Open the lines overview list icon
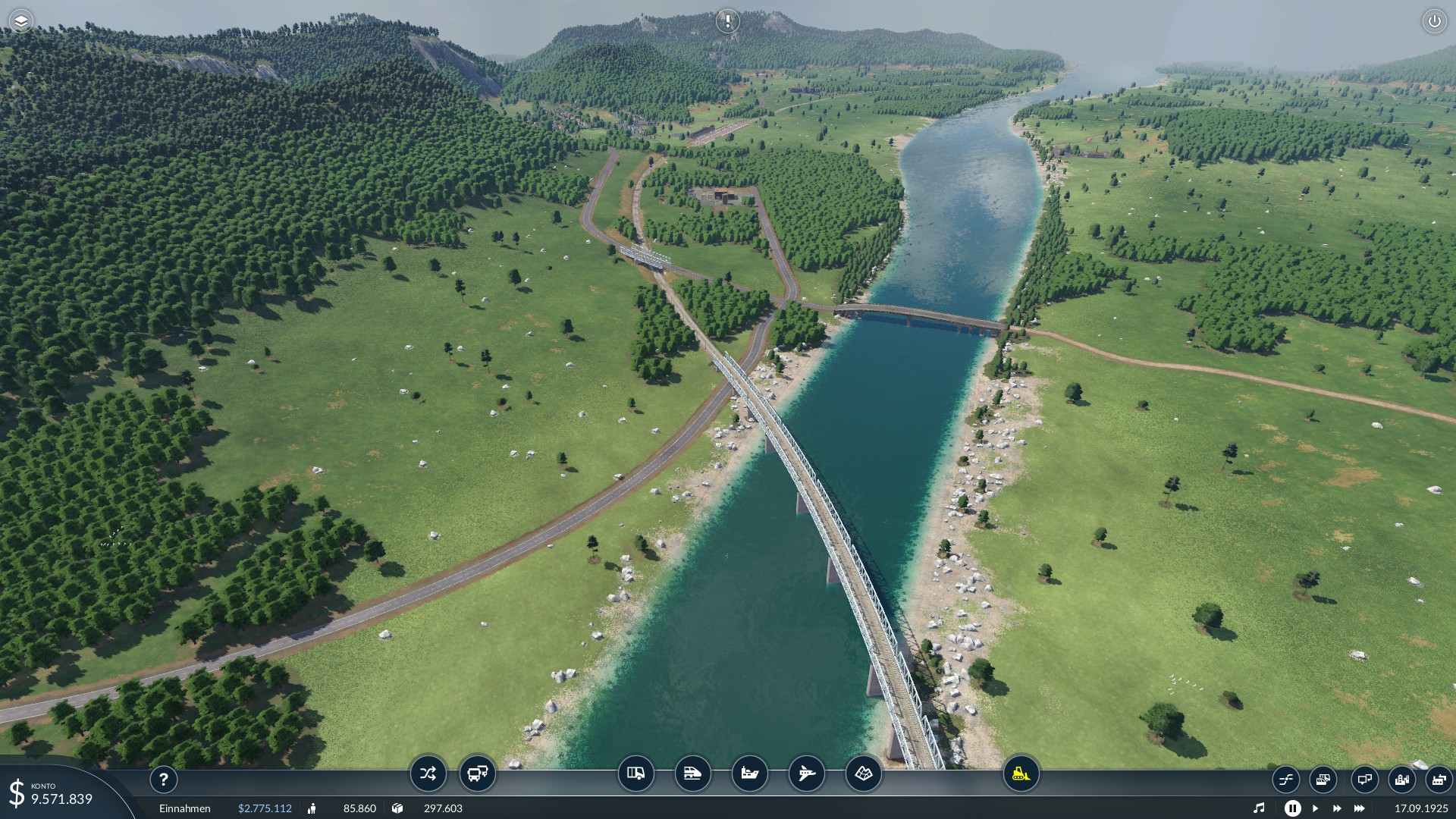The width and height of the screenshot is (1456, 819). pos(1286,779)
